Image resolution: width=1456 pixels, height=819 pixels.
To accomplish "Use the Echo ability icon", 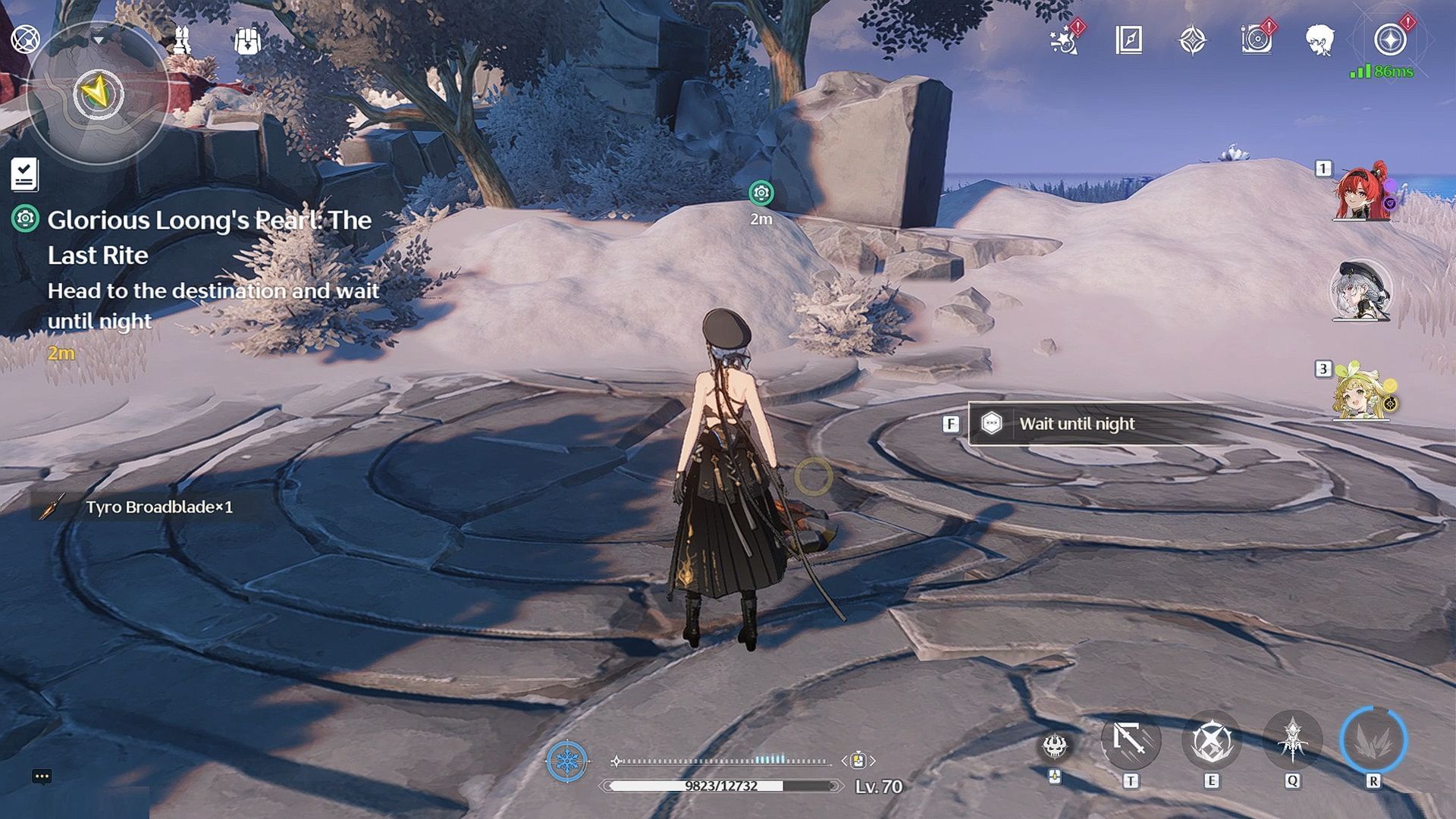I will point(1292,741).
